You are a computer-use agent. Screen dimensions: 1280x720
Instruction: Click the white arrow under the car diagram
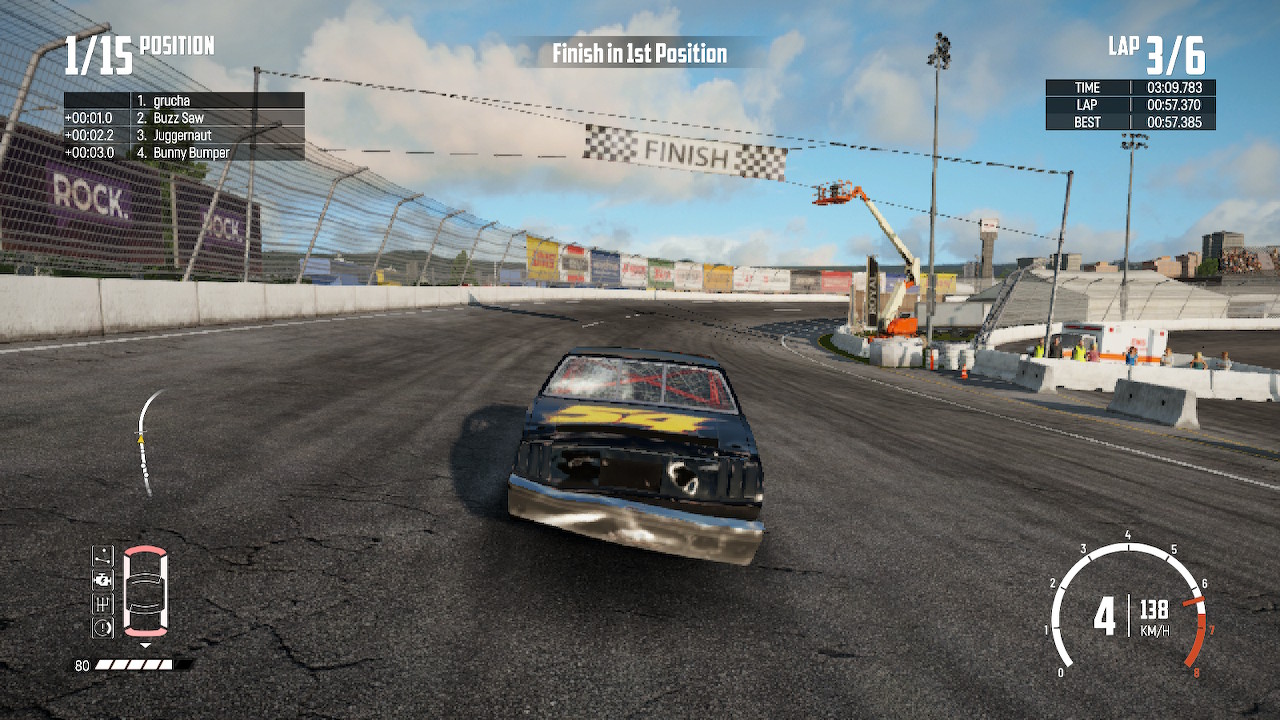[x=145, y=645]
